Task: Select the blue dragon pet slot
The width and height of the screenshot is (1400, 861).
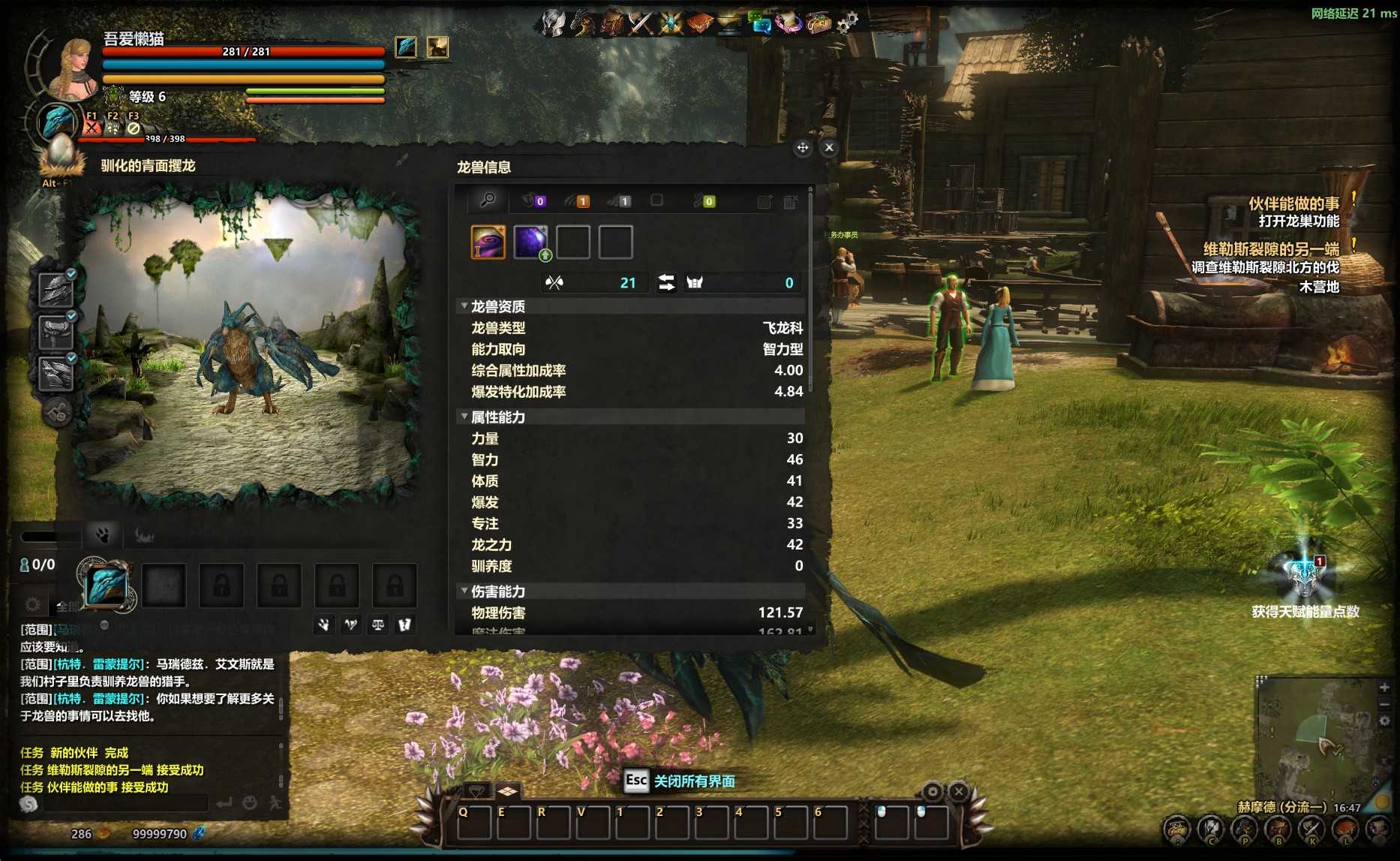Action: point(107,586)
